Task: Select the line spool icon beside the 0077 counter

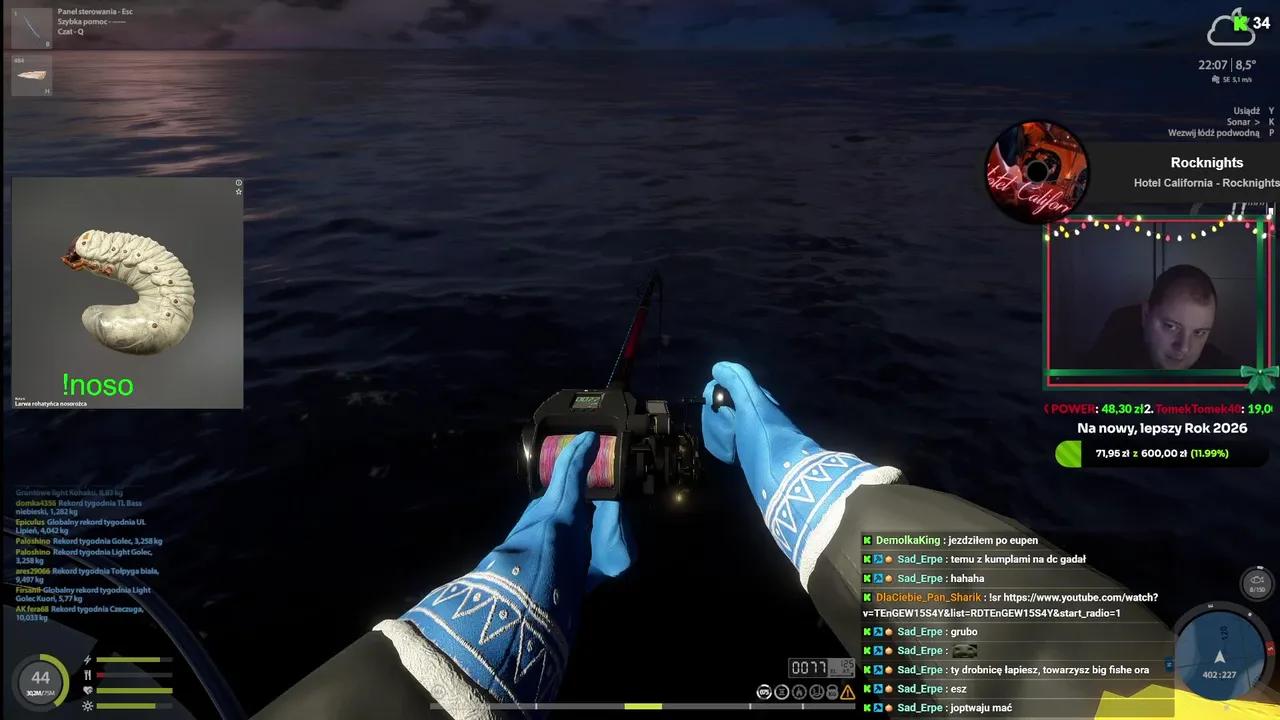Action: pos(783,691)
